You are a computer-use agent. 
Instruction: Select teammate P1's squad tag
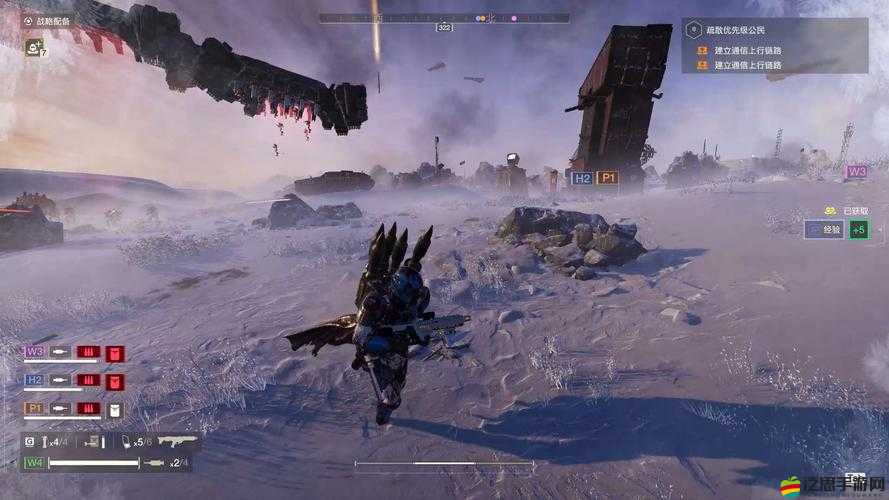point(34,408)
